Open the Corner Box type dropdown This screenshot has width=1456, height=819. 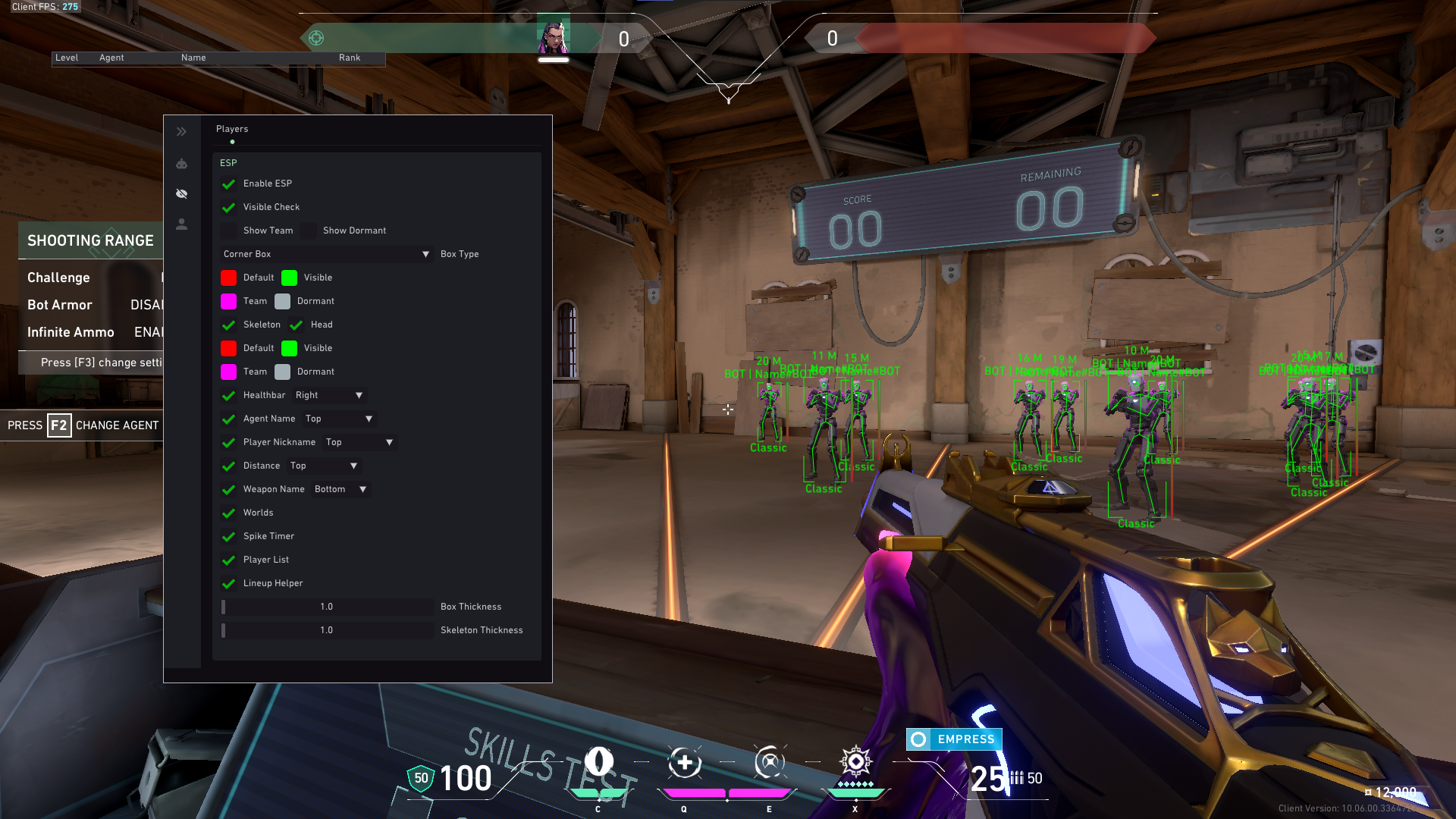click(326, 254)
